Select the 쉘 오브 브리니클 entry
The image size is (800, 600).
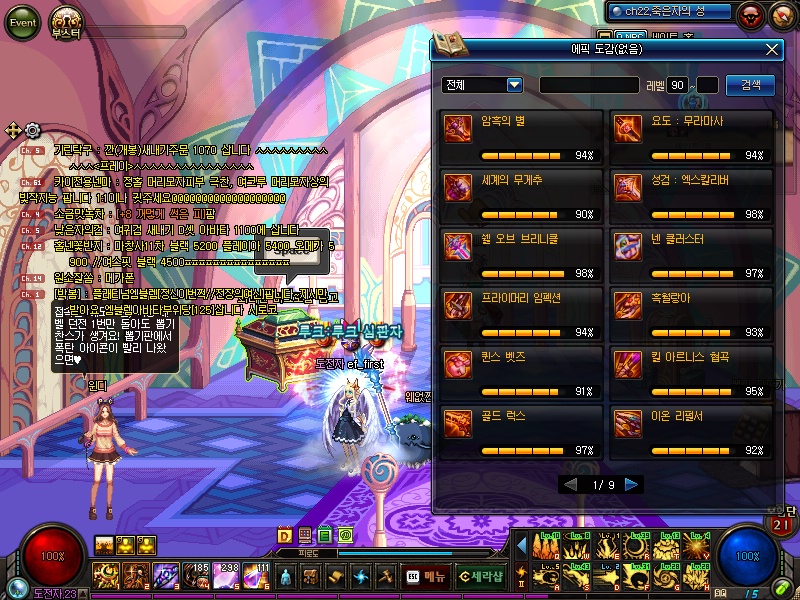point(521,255)
